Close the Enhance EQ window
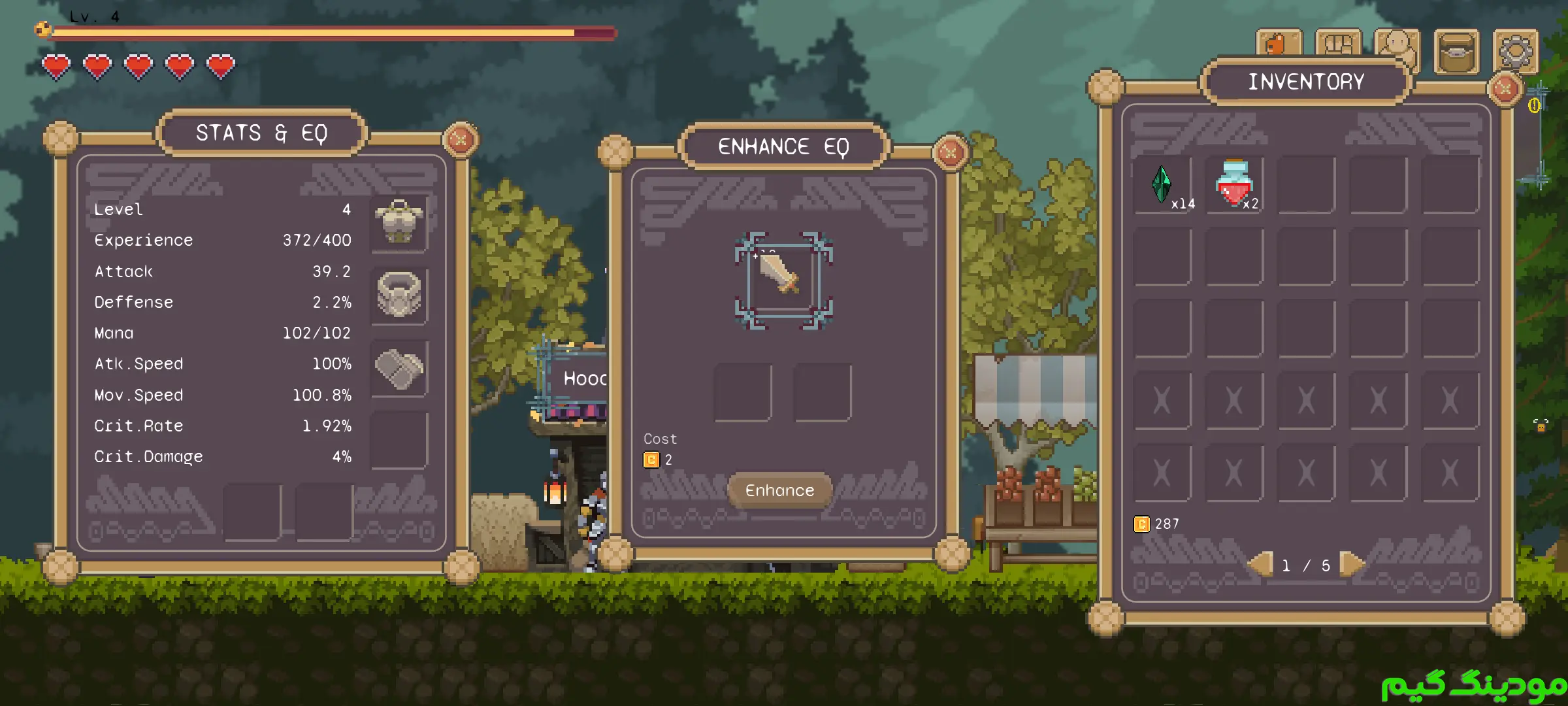 pos(949,152)
